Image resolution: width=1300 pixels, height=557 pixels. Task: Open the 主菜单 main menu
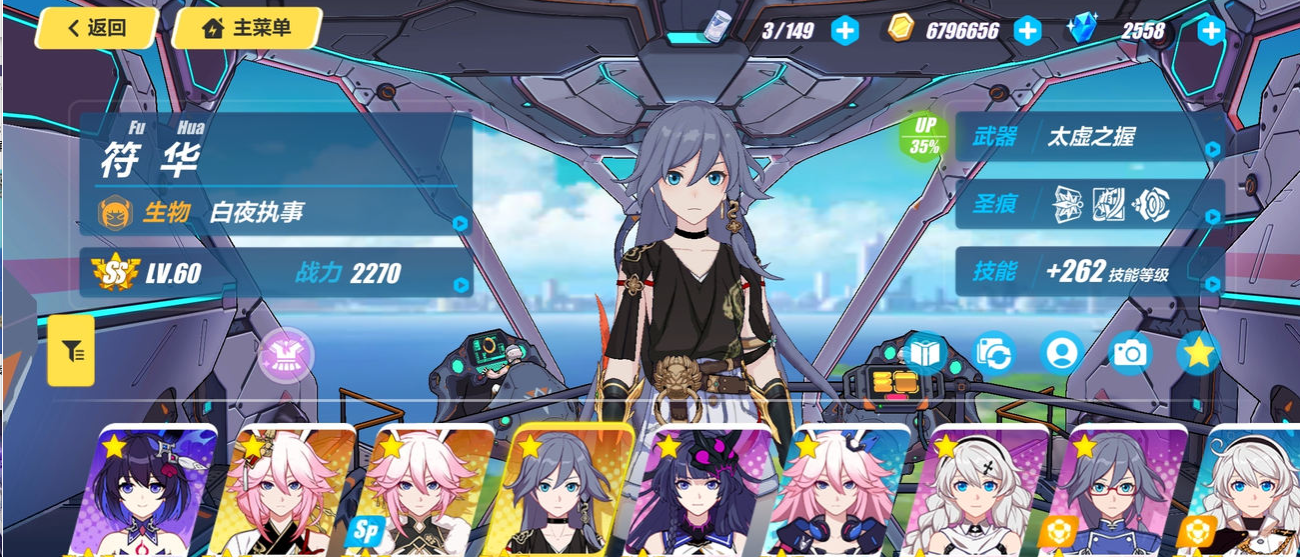click(x=247, y=28)
